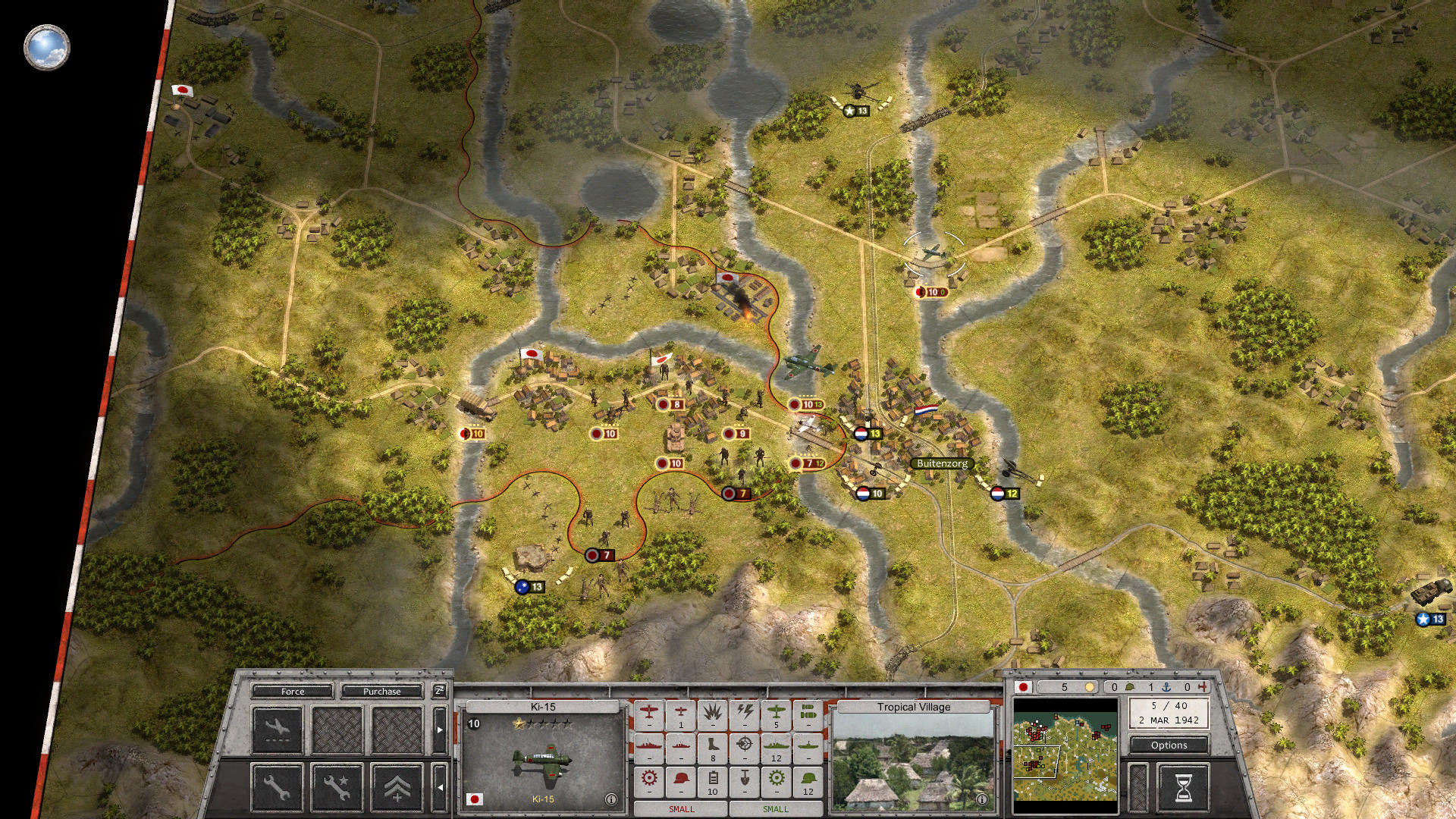1456x819 pixels.
Task: Open Tropical Village info via the i icon
Action: [982, 799]
